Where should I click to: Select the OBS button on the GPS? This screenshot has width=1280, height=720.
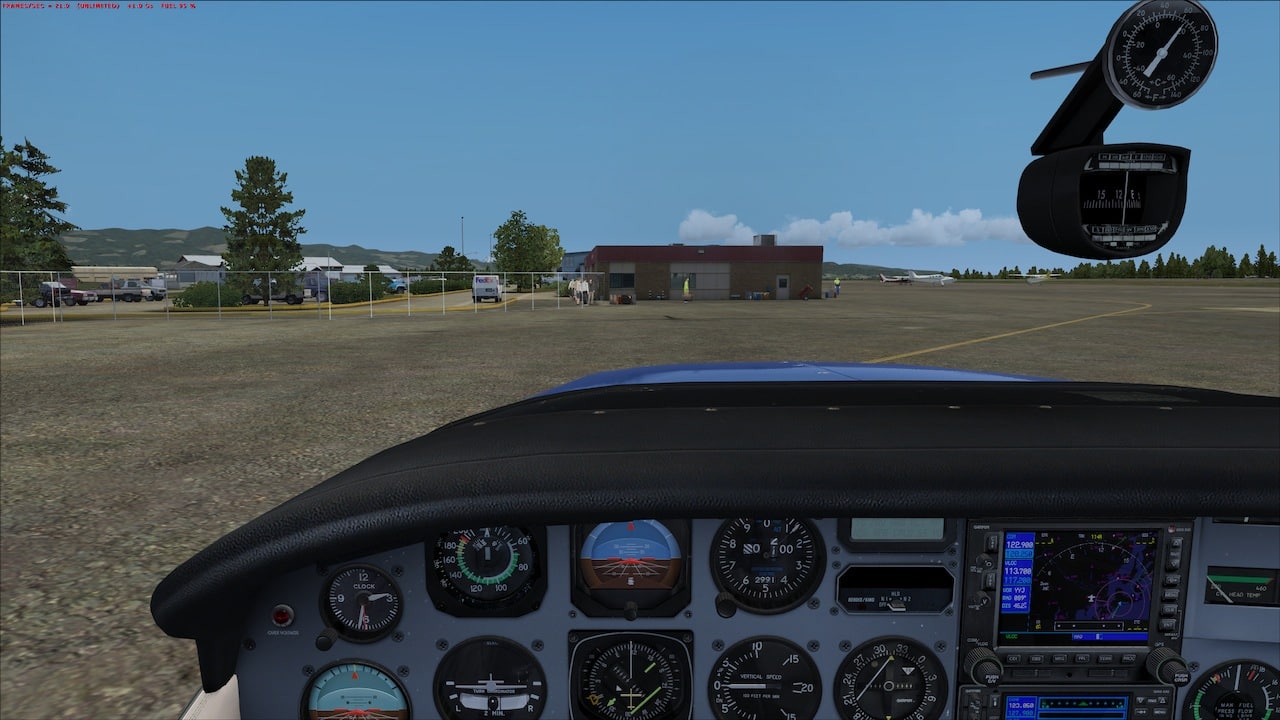point(1036,658)
